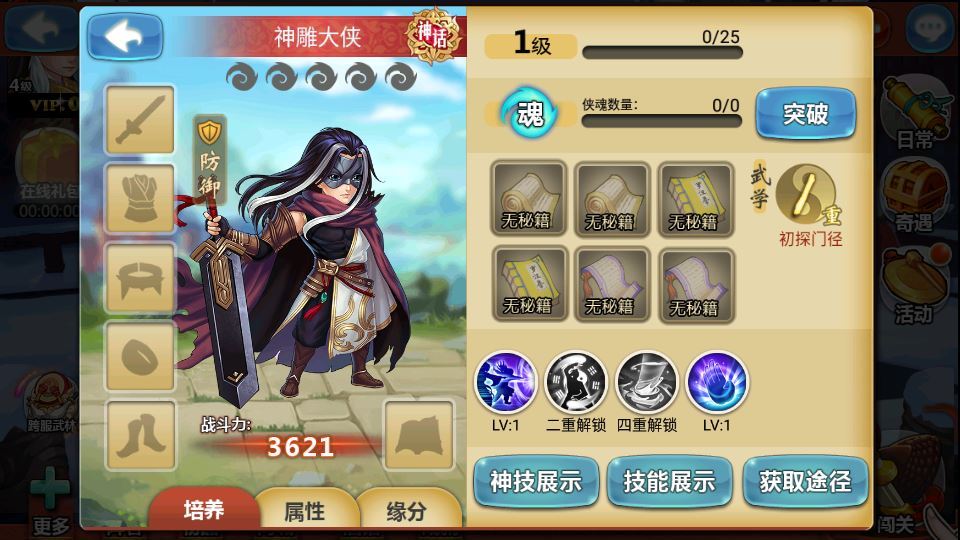Screen dimensions: 960x540
Task: Open 获取途径 acquisition sources
Action: click(805, 482)
